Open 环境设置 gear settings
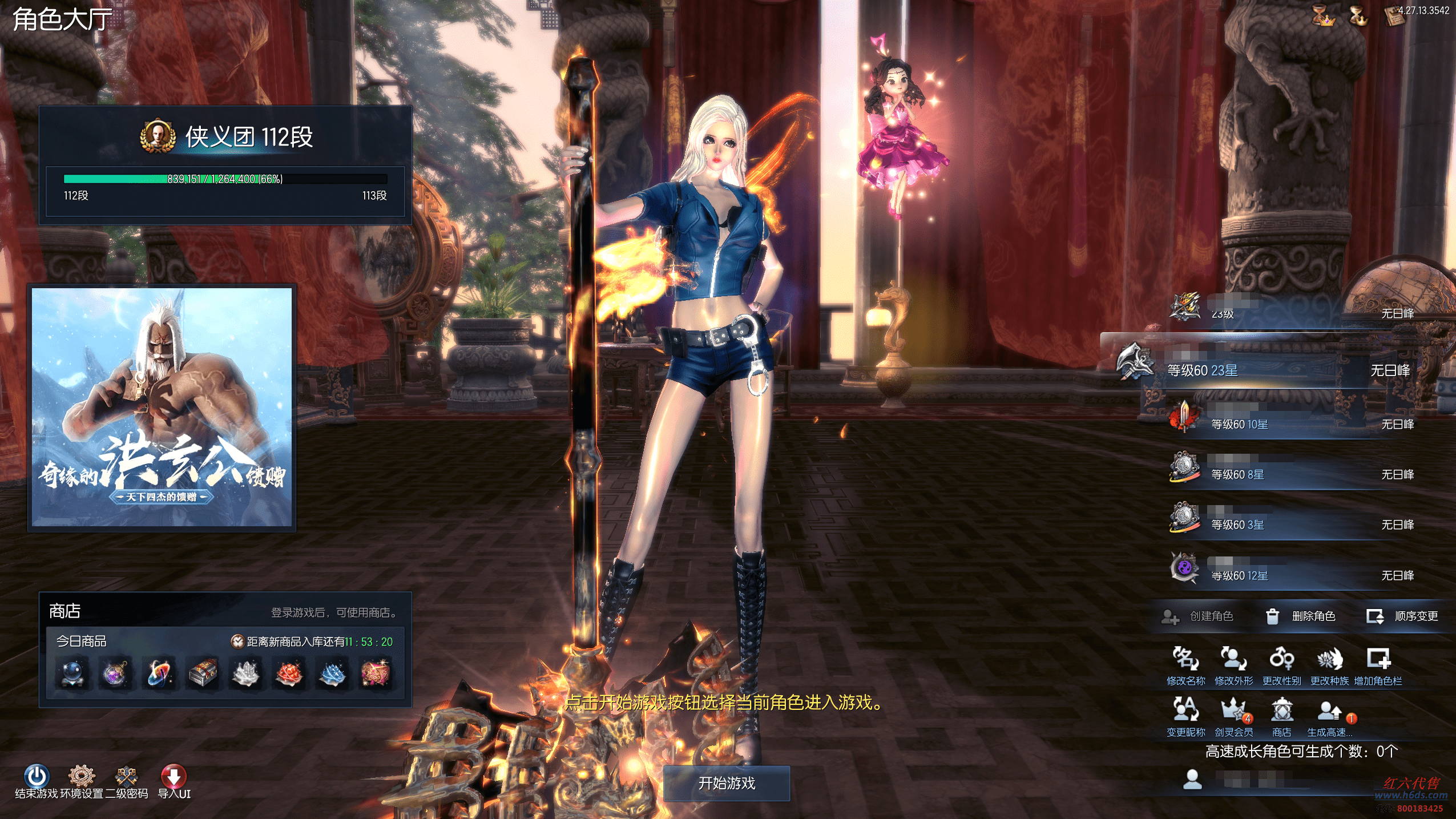 point(82,777)
